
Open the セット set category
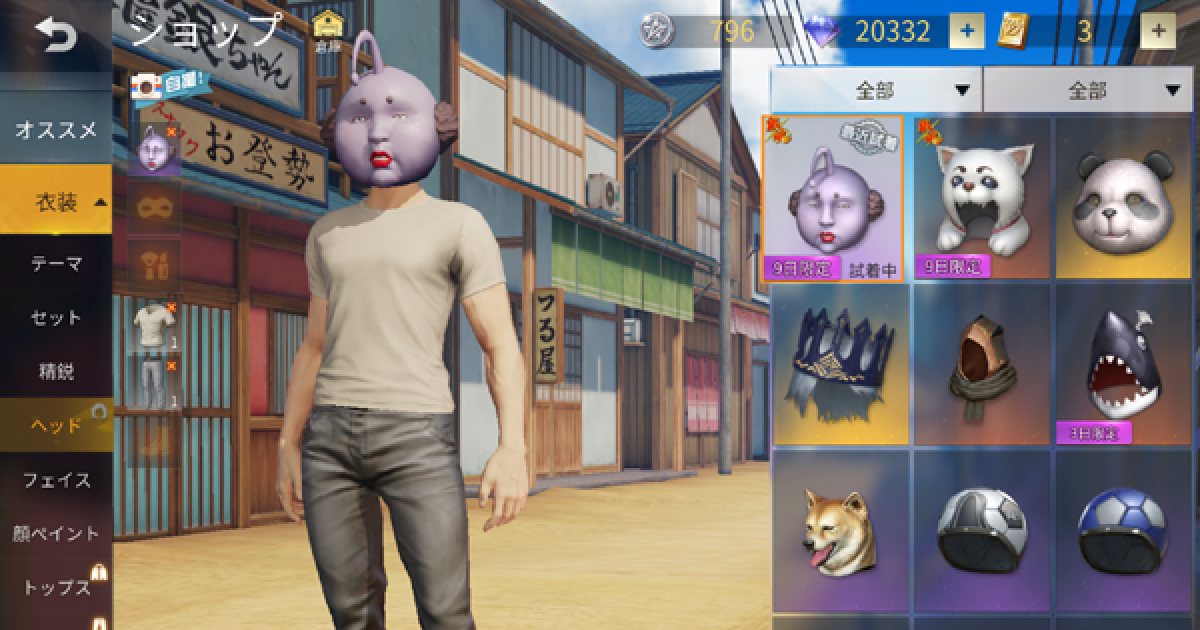[55, 318]
